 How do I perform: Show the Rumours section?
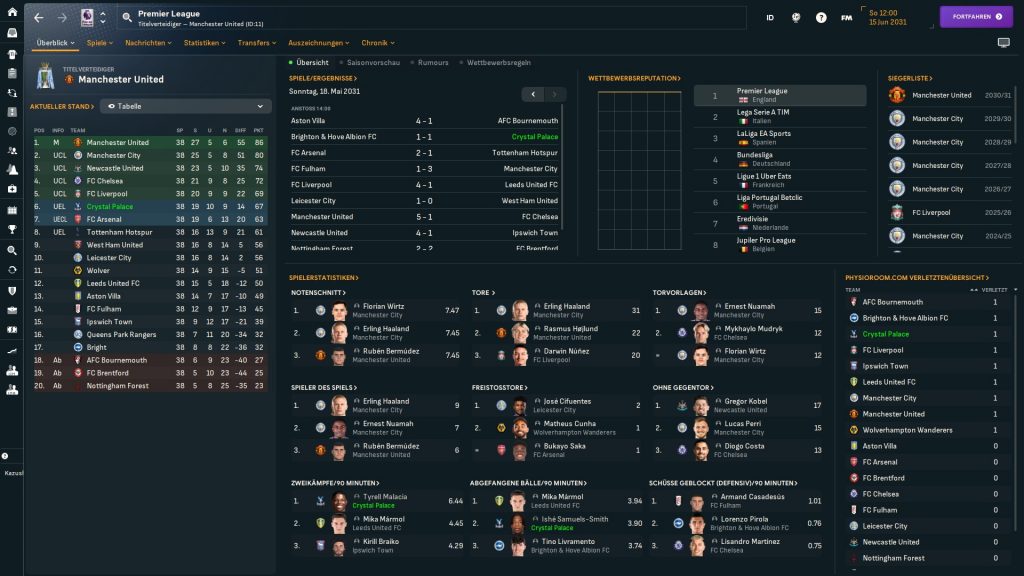[433, 62]
